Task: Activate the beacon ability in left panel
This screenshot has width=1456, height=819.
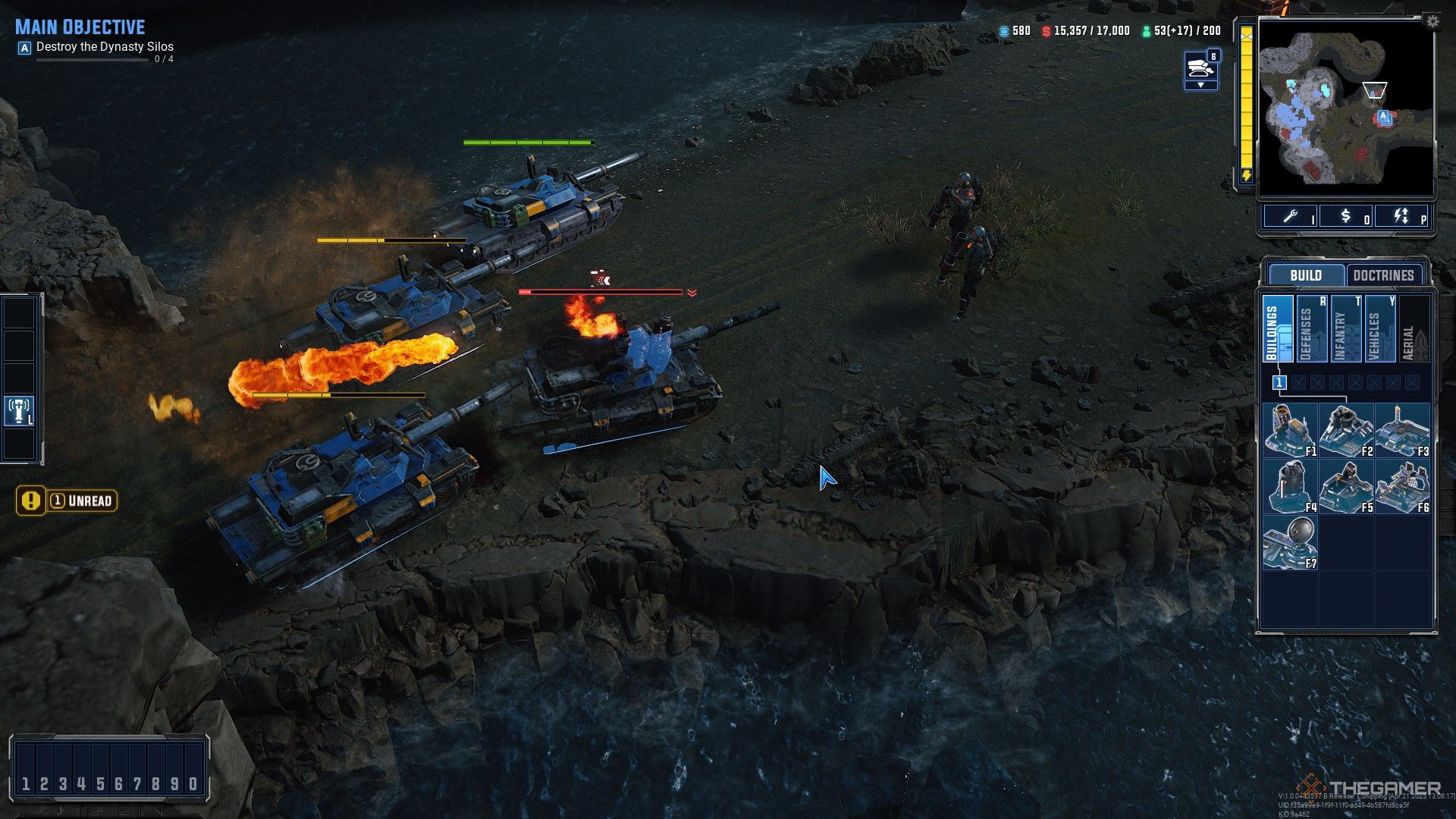Action: click(x=20, y=410)
